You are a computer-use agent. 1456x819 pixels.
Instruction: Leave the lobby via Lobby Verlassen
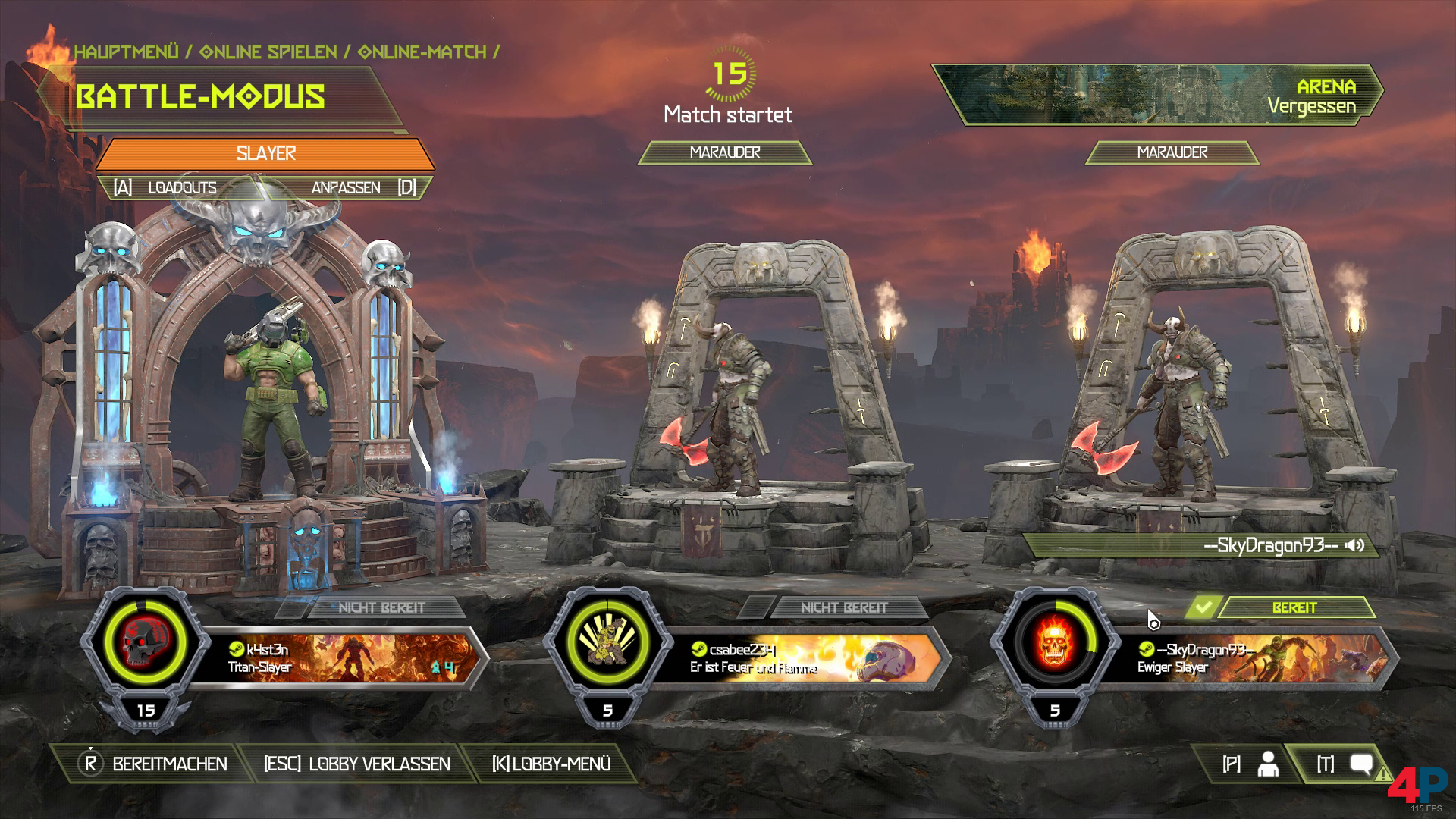click(356, 764)
